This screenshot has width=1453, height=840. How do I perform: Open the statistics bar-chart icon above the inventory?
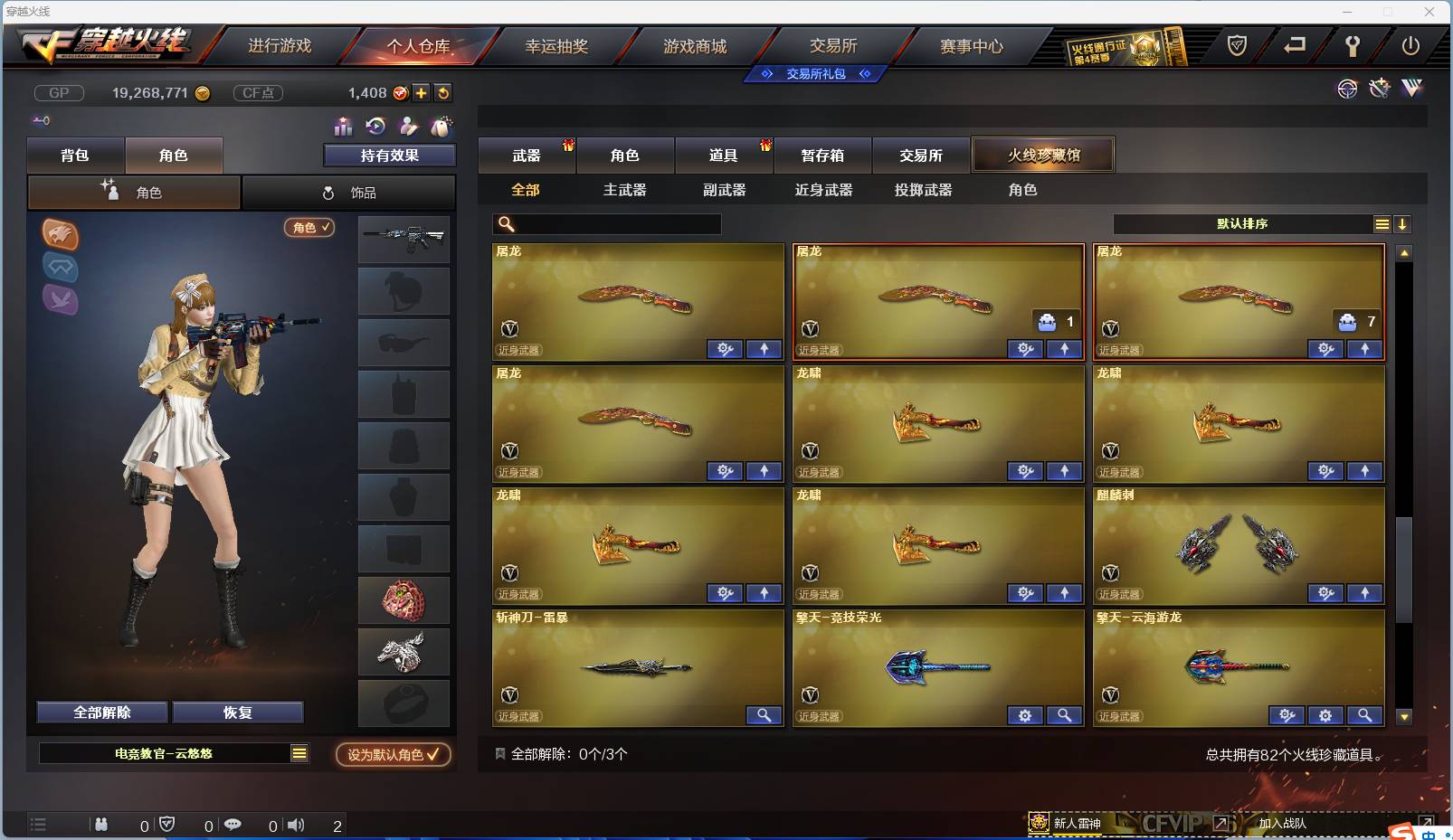pos(341,127)
